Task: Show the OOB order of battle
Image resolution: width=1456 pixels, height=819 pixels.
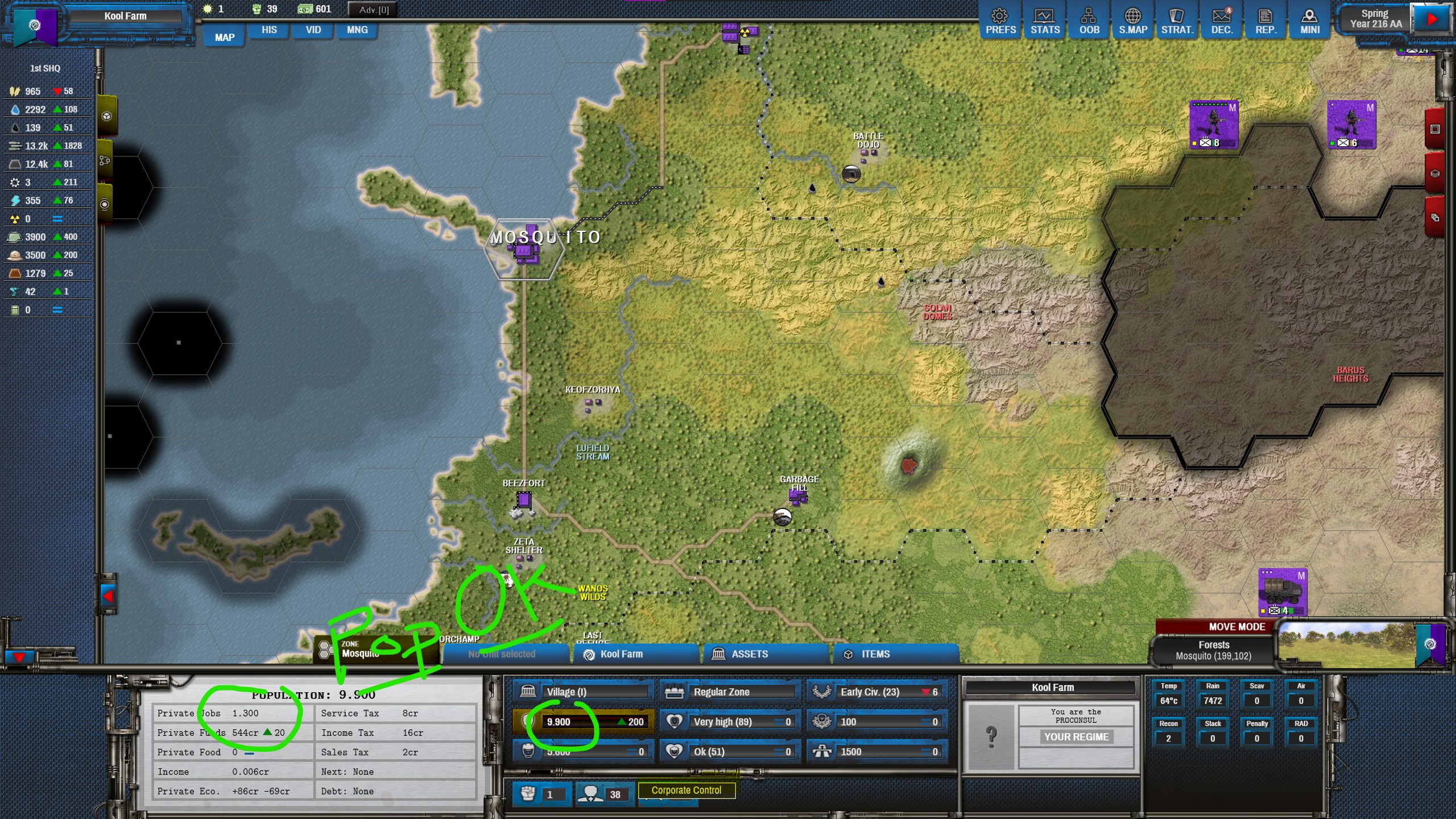Action: pyautogui.click(x=1089, y=22)
